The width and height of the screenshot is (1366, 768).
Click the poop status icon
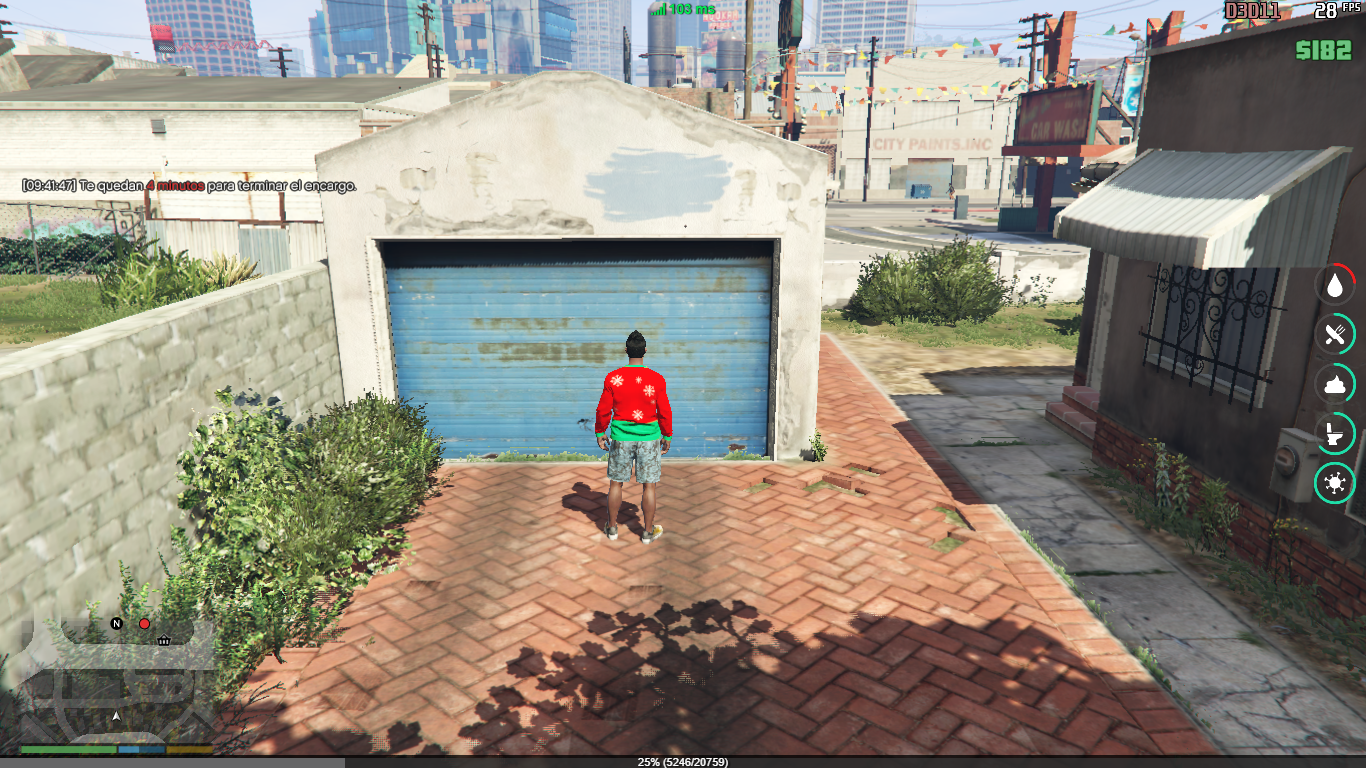(x=1334, y=385)
